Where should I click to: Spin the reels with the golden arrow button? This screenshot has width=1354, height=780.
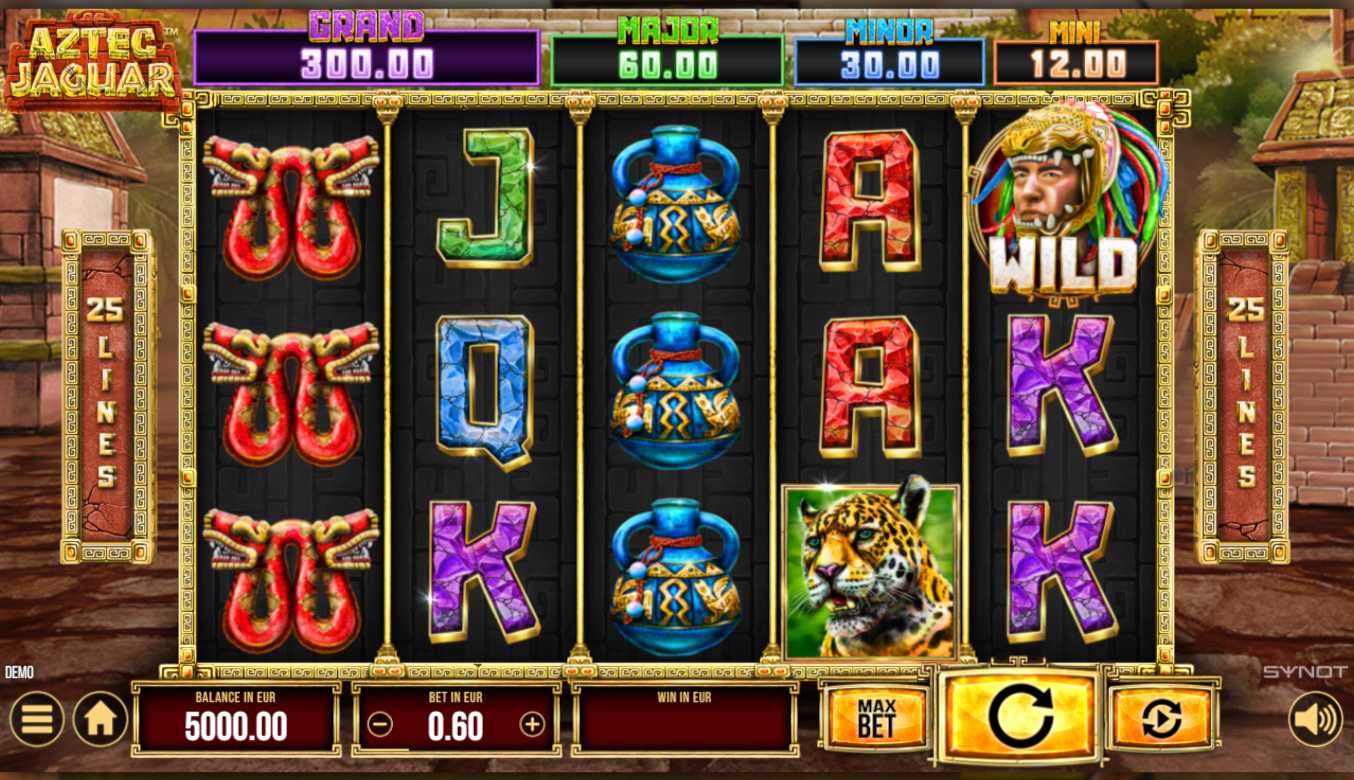(1020, 716)
